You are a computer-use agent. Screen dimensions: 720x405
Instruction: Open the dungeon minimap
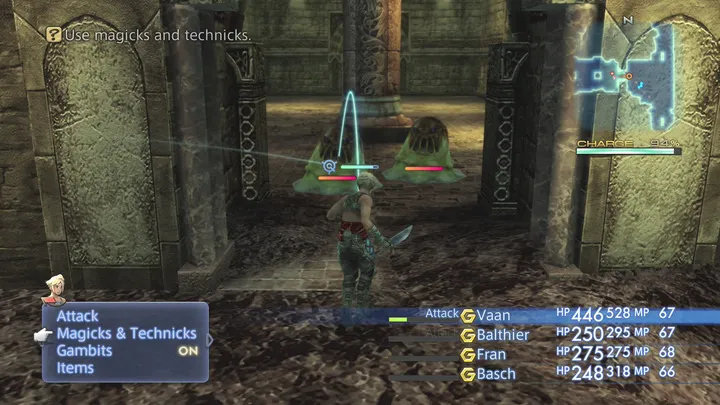coord(626,76)
